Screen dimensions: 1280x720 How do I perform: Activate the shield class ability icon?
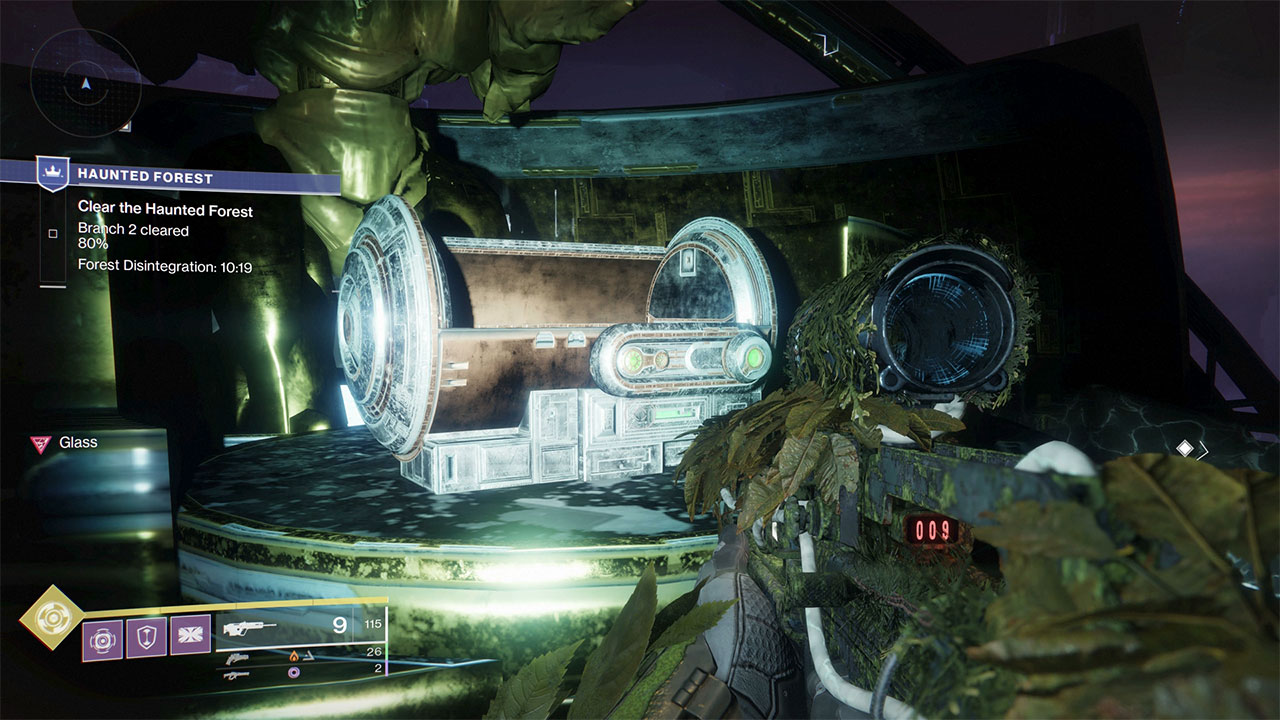pos(146,636)
